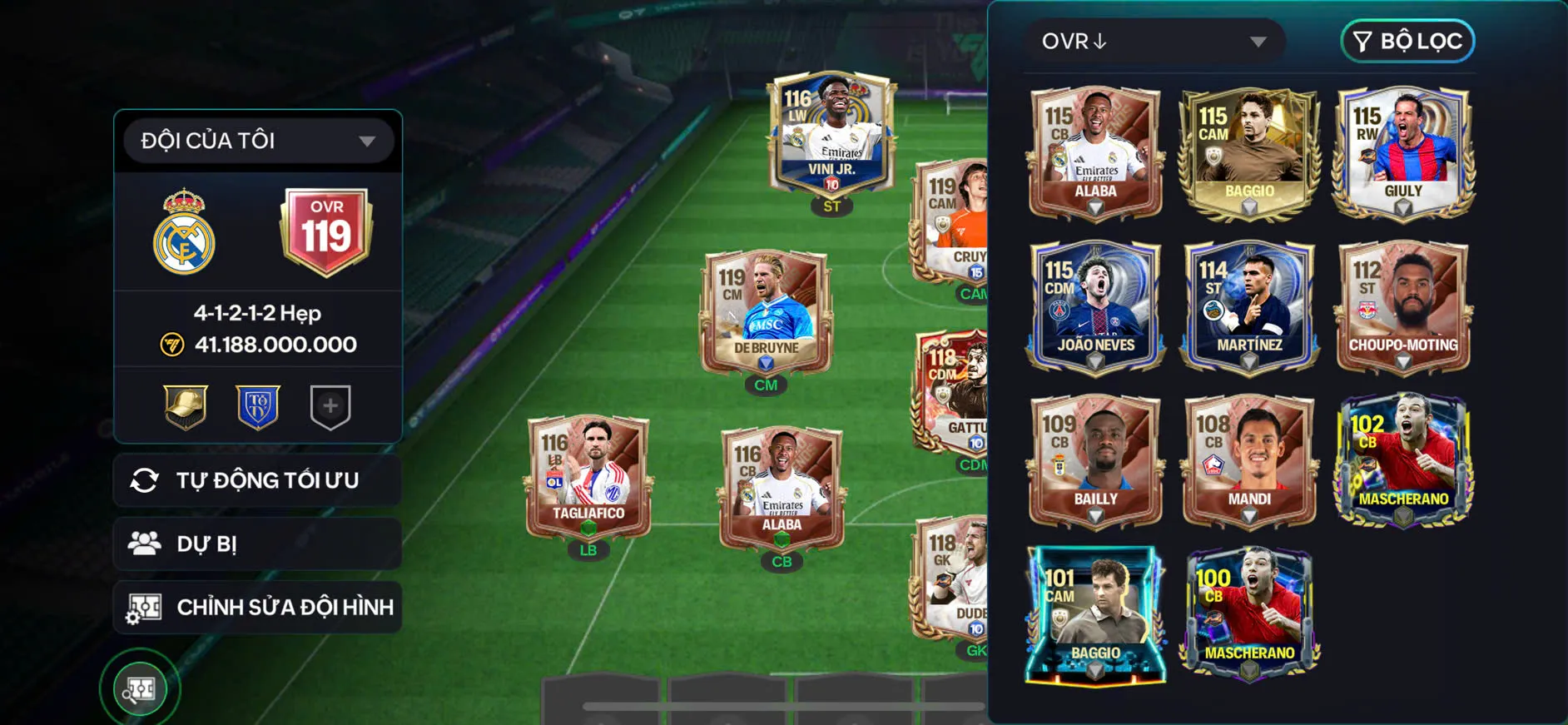Select the 115 Giuly RW card

pyautogui.click(x=1403, y=152)
